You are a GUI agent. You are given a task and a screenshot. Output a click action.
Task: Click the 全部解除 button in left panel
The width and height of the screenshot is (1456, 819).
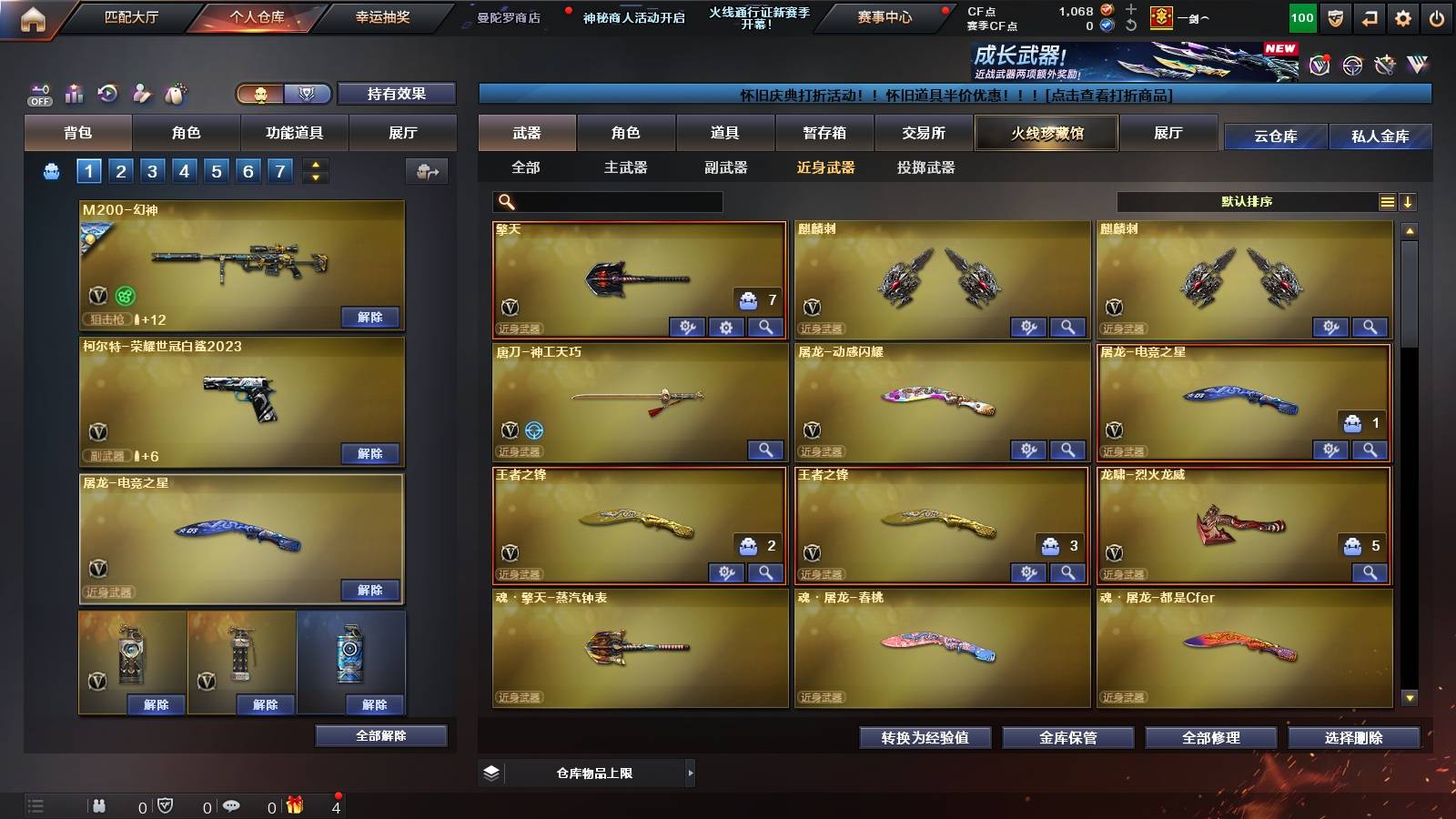[379, 735]
